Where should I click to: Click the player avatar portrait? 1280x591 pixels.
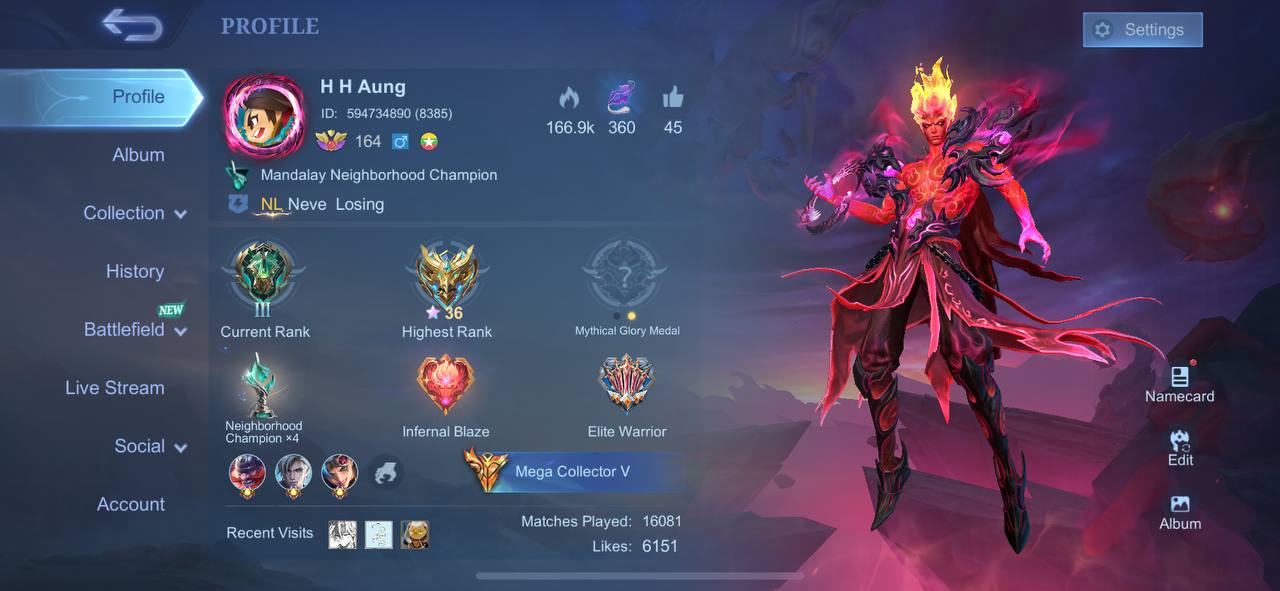point(264,116)
